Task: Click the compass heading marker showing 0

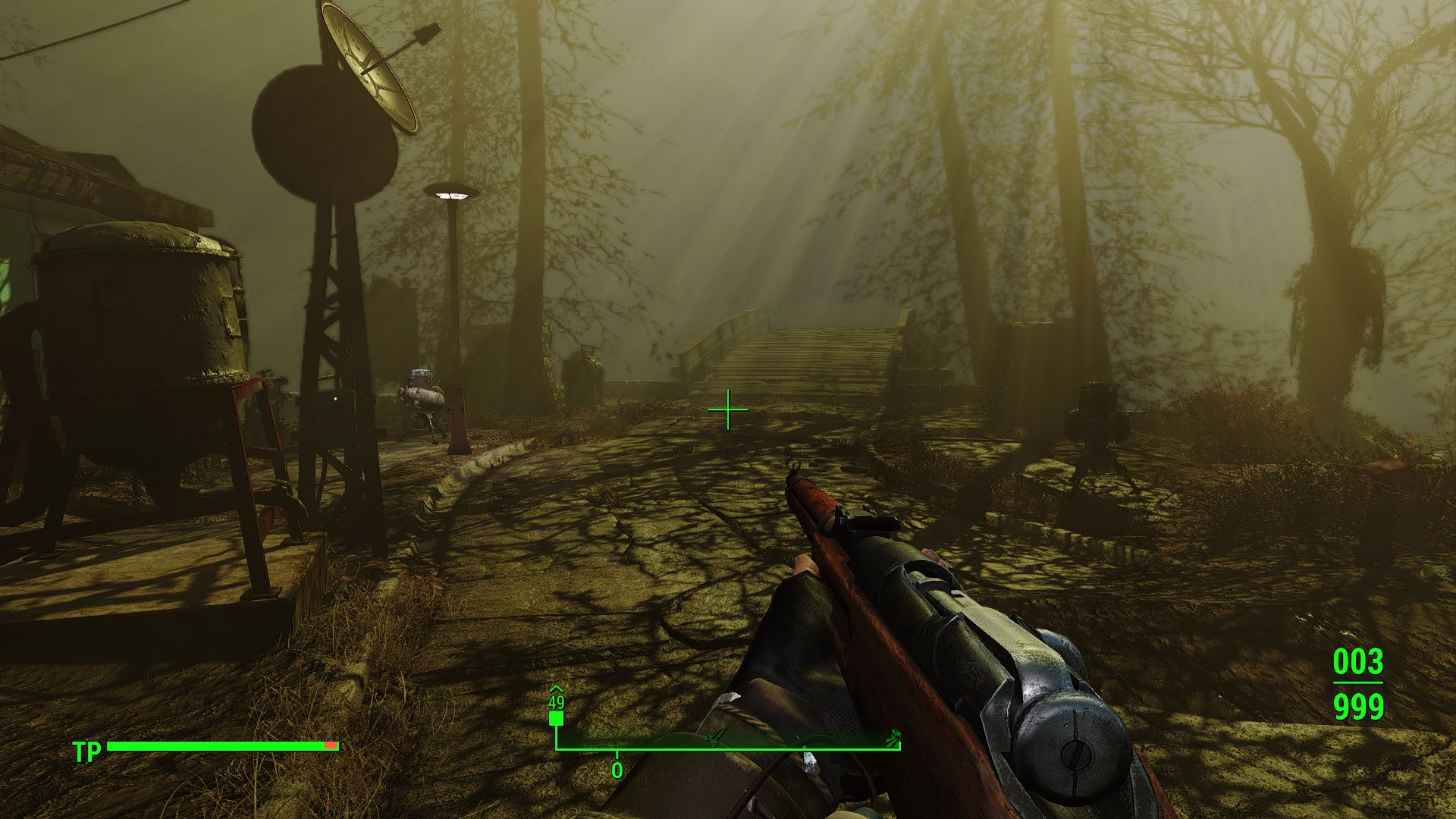Action: tap(616, 770)
